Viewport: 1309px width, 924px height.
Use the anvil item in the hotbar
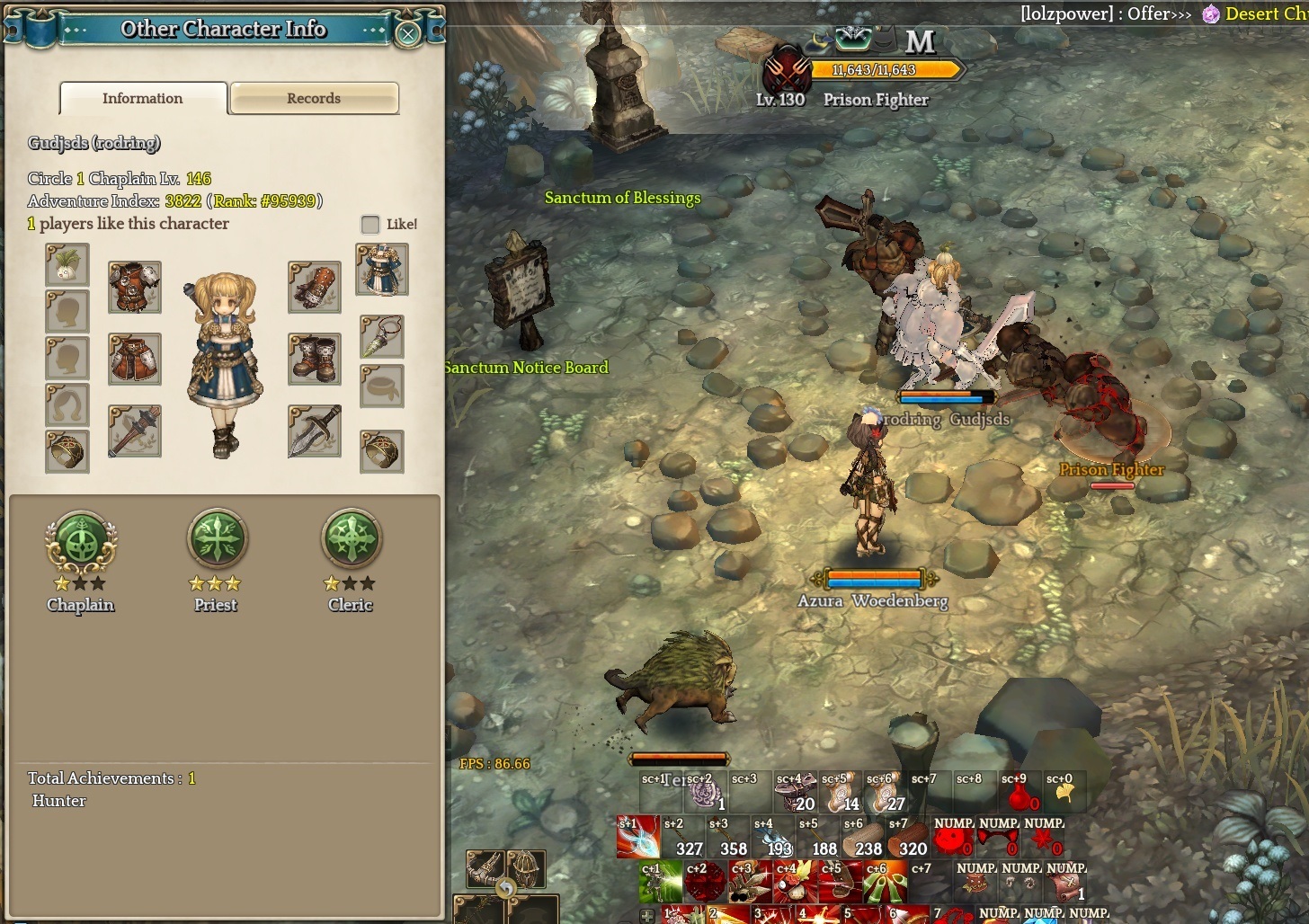796,793
